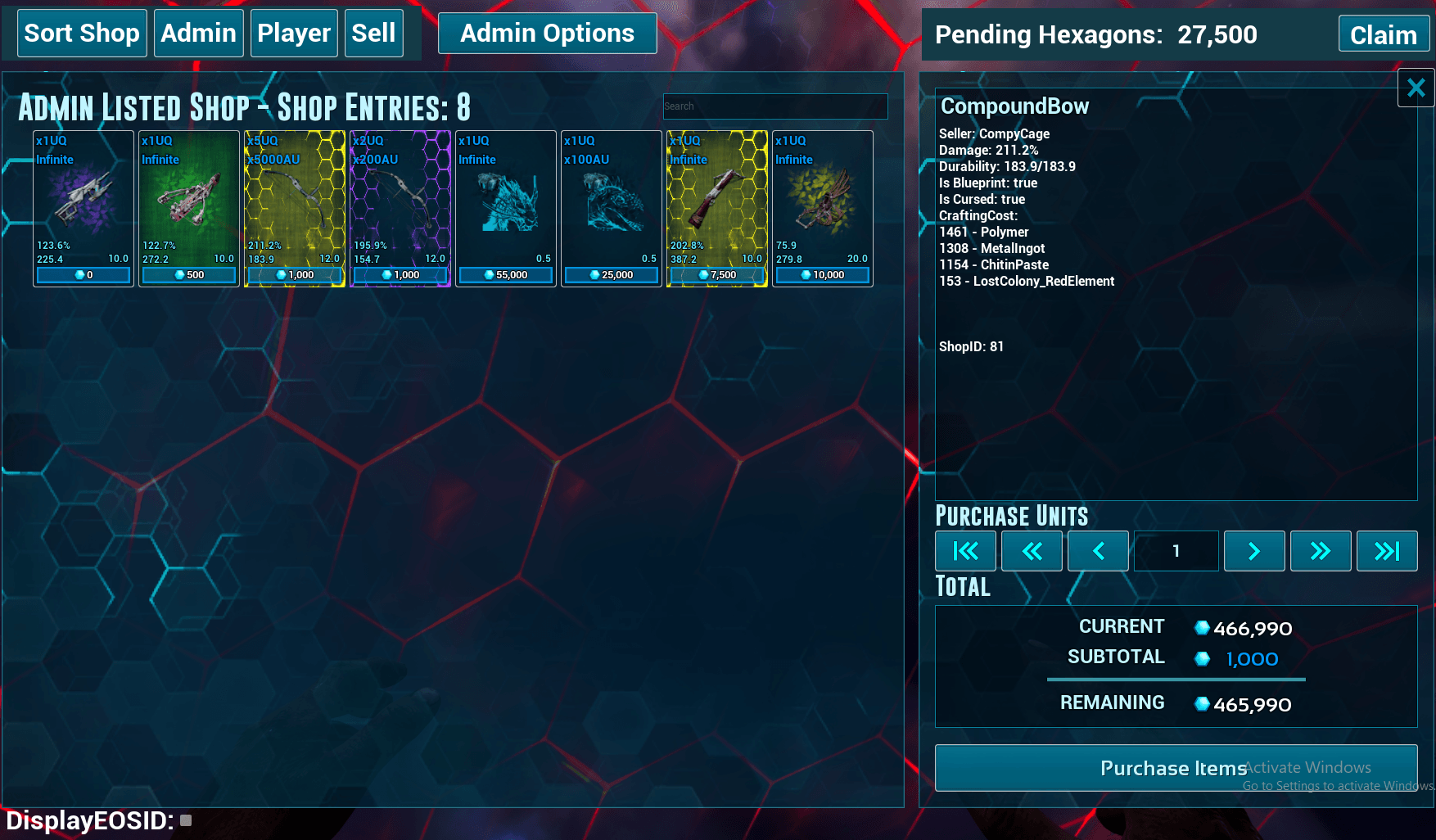1436x840 pixels.
Task: Set purchase units to maximum
Action: coord(1386,551)
